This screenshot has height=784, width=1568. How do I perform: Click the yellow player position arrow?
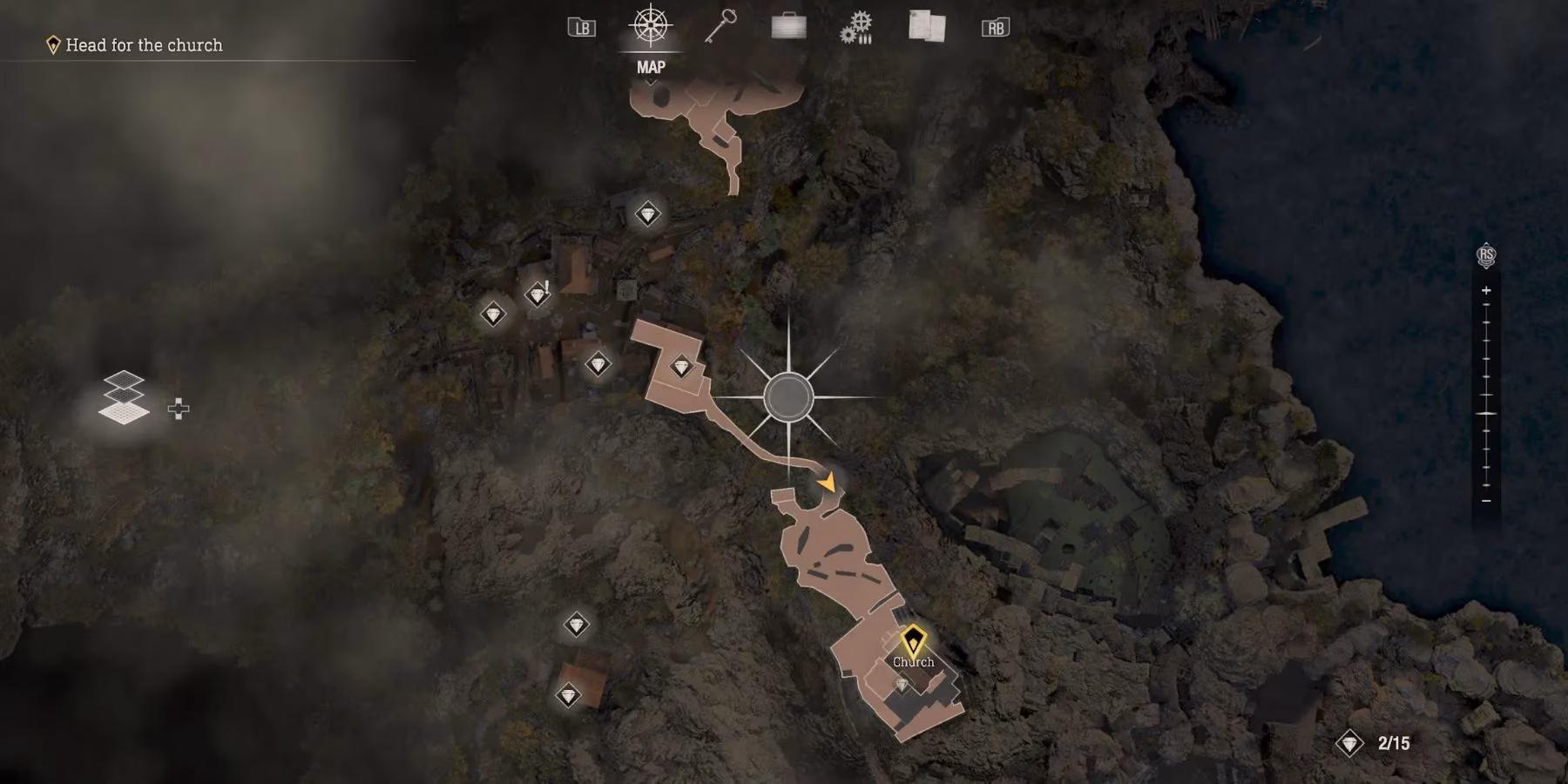pos(827,481)
